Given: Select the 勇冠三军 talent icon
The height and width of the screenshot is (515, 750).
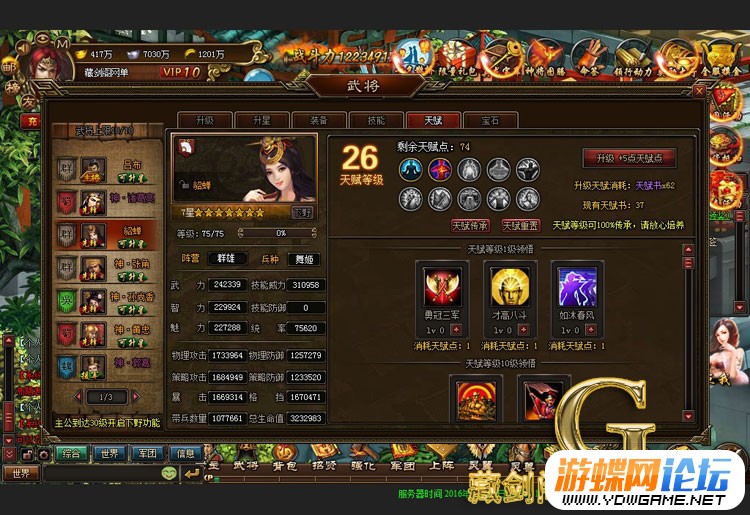Looking at the screenshot, I should (441, 287).
